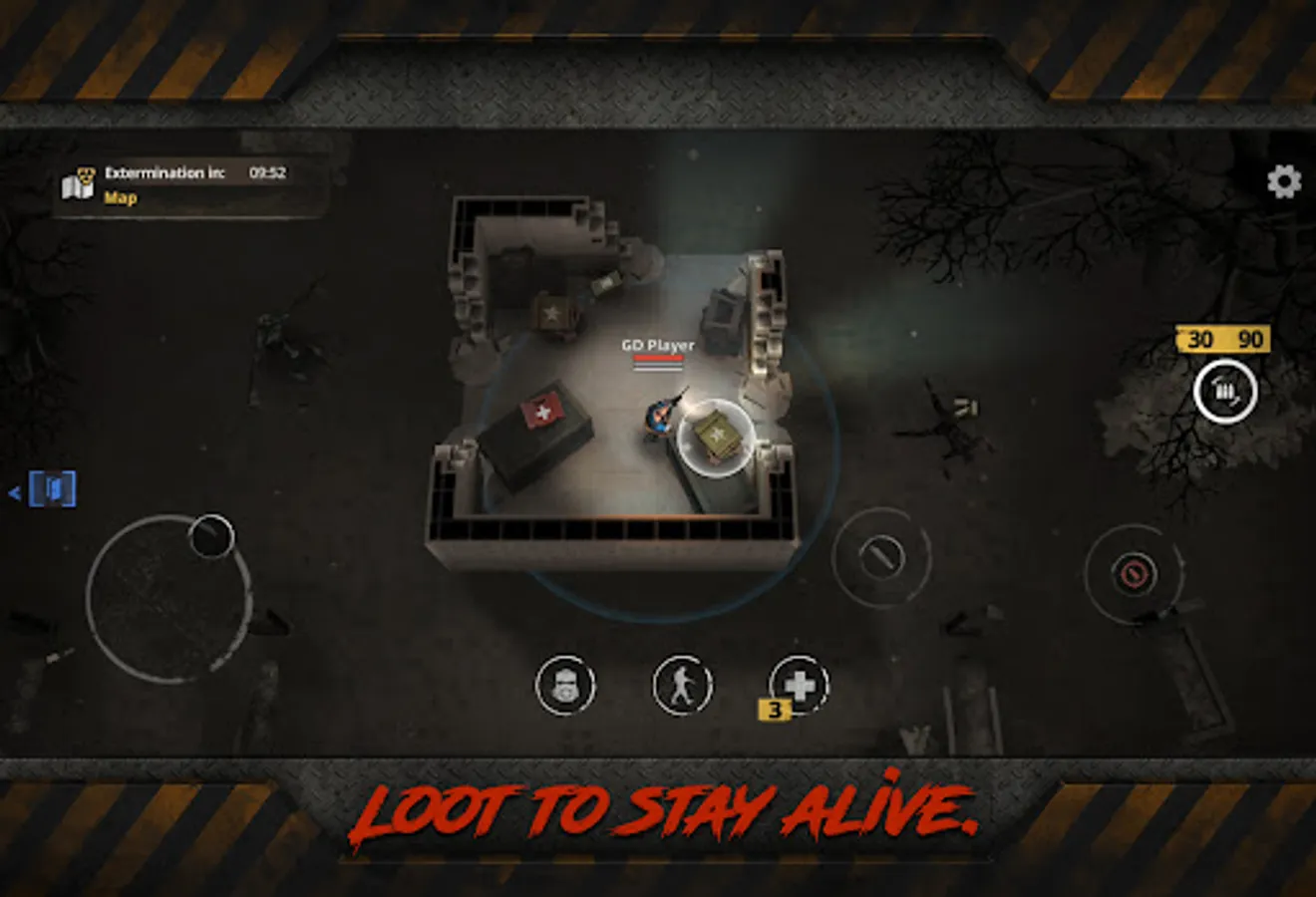Image resolution: width=1316 pixels, height=897 pixels.
Task: Tap the Extermination in: 09:52 timer banner
Action: point(194,171)
